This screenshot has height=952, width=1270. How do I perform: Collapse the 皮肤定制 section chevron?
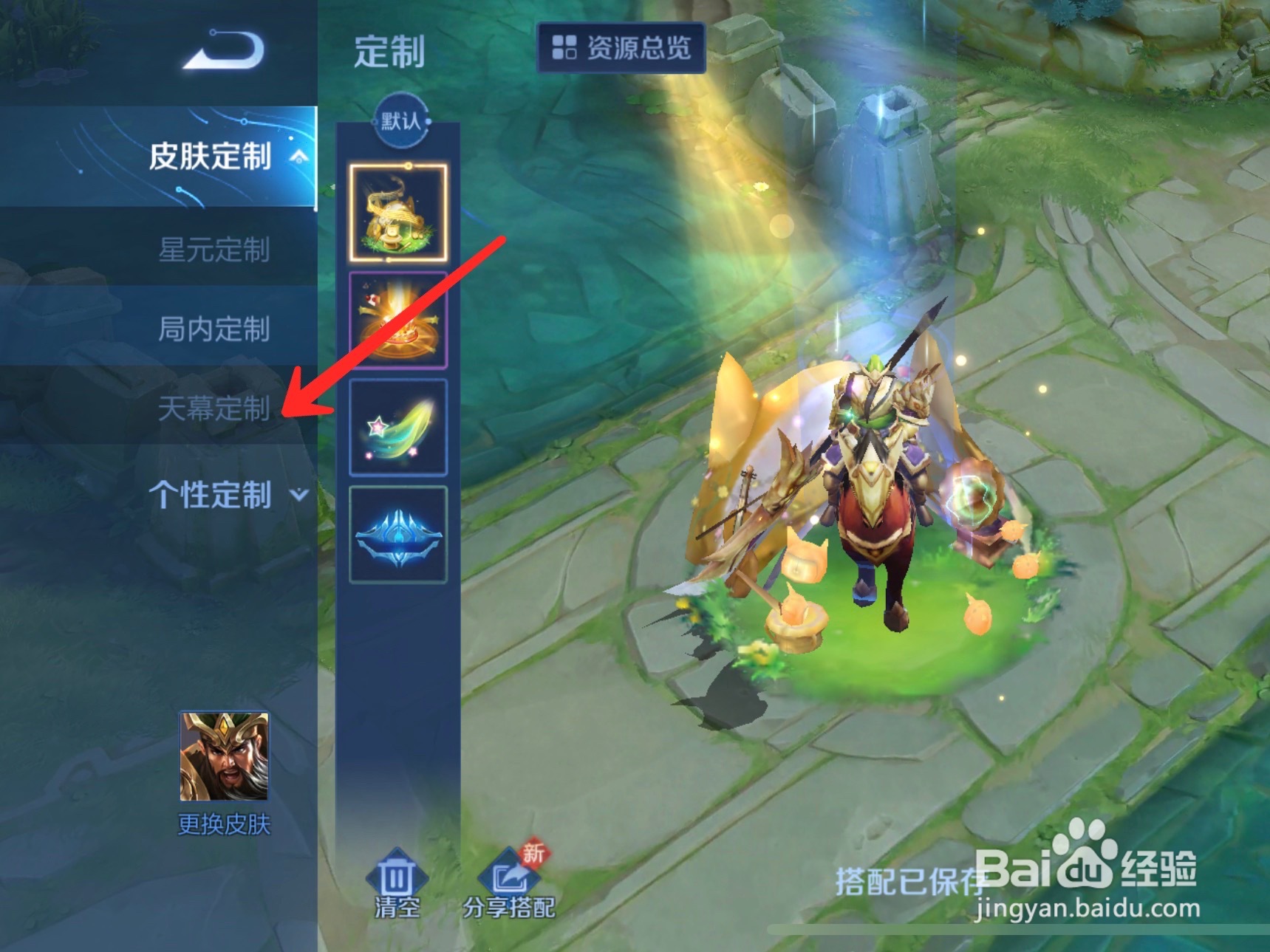tap(298, 157)
